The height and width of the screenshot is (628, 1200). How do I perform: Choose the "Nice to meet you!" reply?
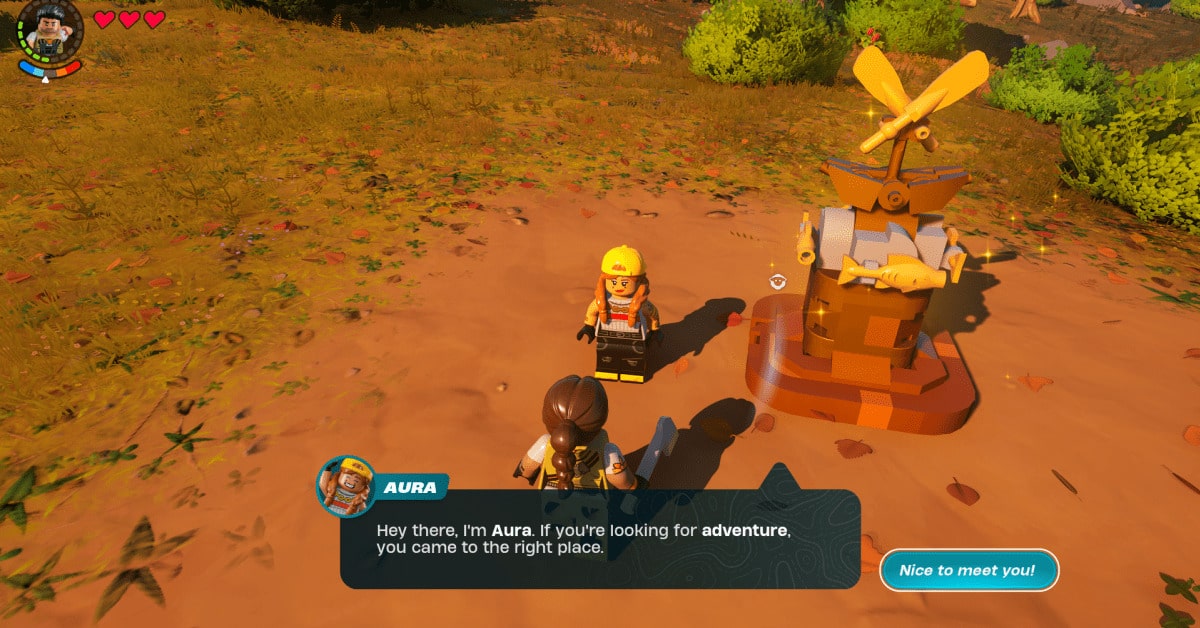pos(967,570)
